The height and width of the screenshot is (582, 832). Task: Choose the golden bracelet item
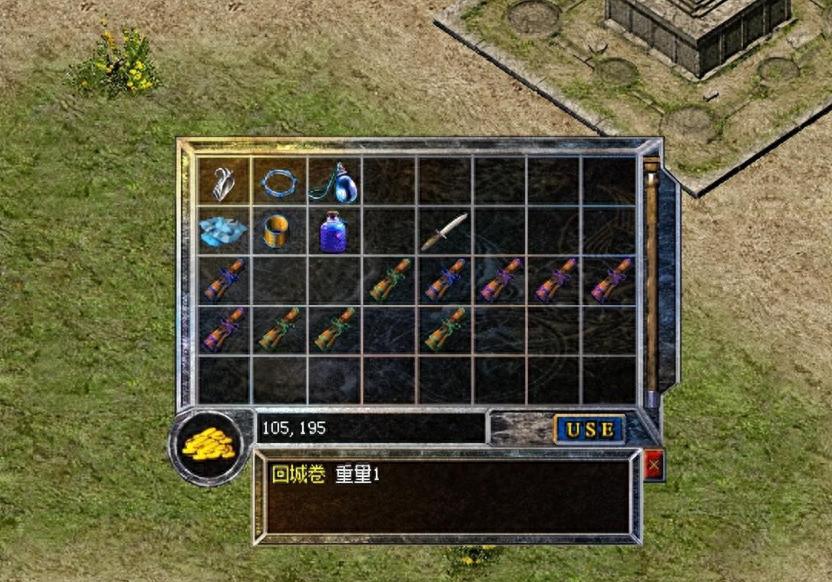click(278, 231)
